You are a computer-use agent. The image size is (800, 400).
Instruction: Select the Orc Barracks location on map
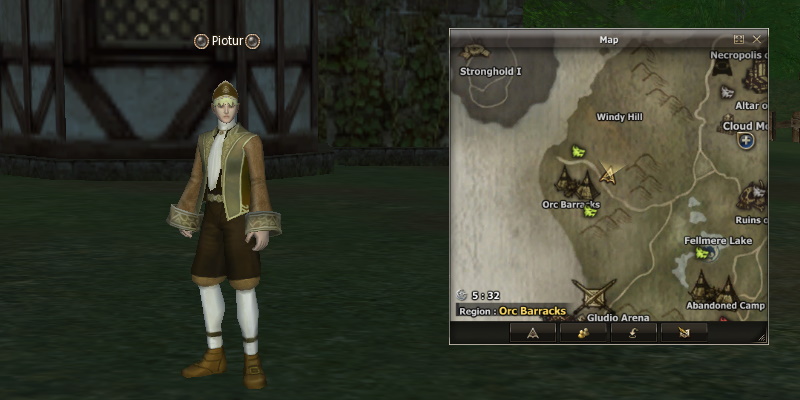[x=575, y=183]
